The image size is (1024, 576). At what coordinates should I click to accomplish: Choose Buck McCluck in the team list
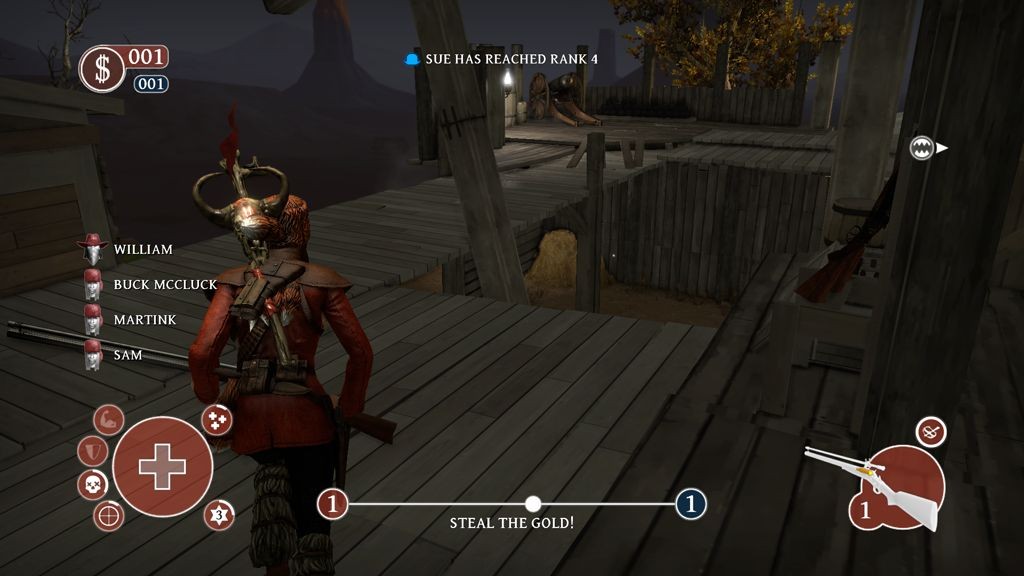point(164,285)
